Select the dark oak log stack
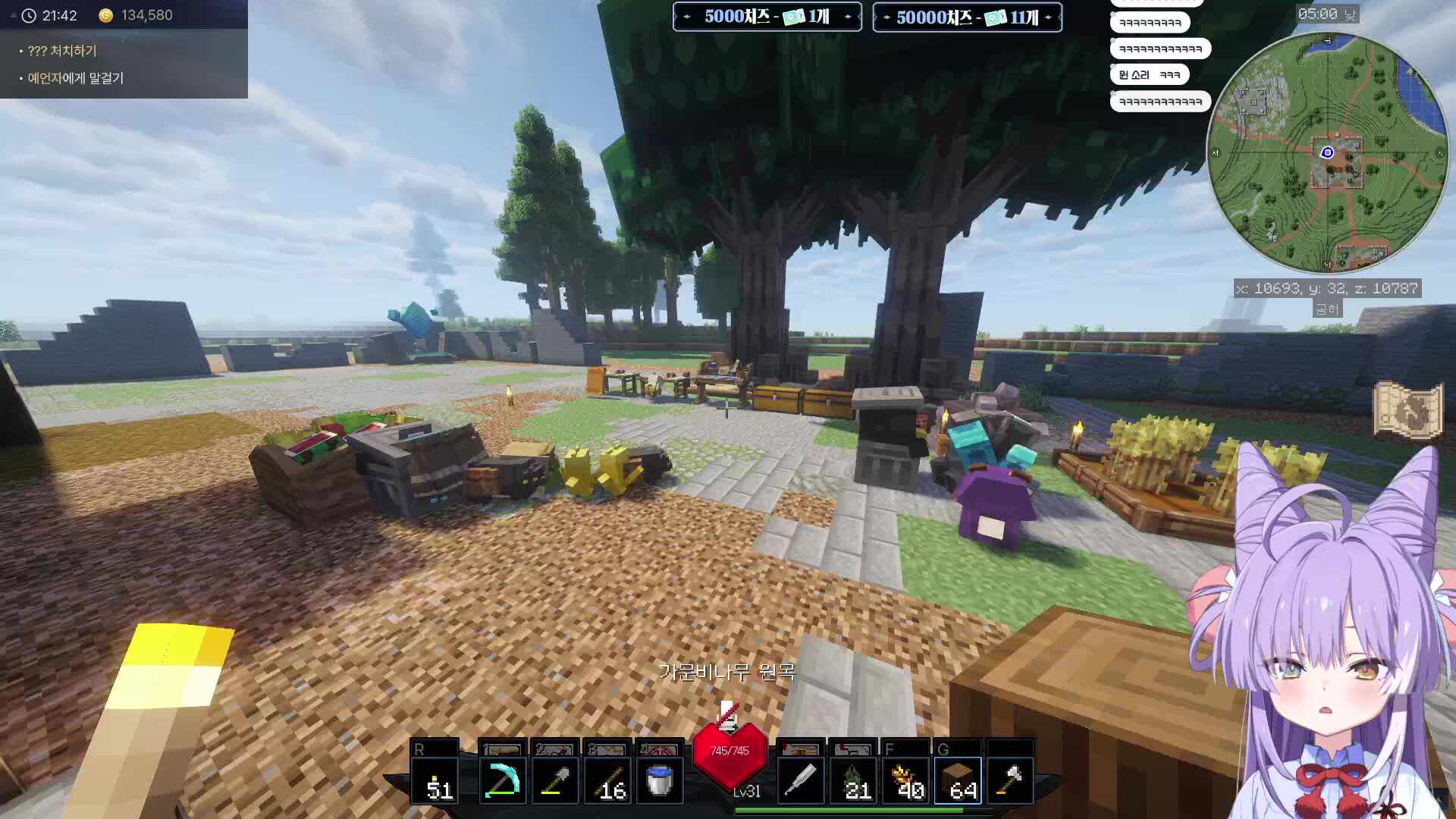The height and width of the screenshot is (819, 1456). click(x=958, y=780)
